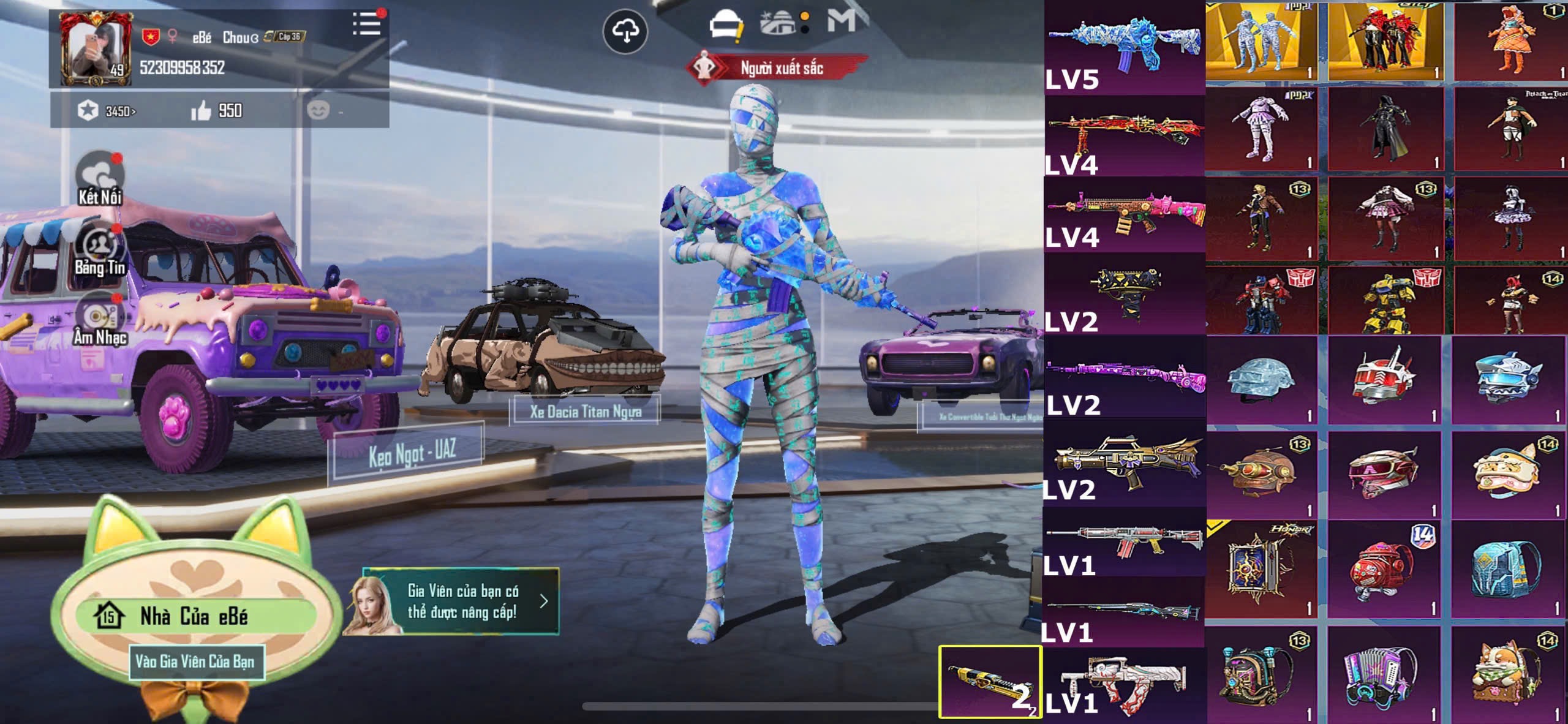Open the Nhà Của eBé home button
This screenshot has height=724, width=1568.
pos(194,616)
